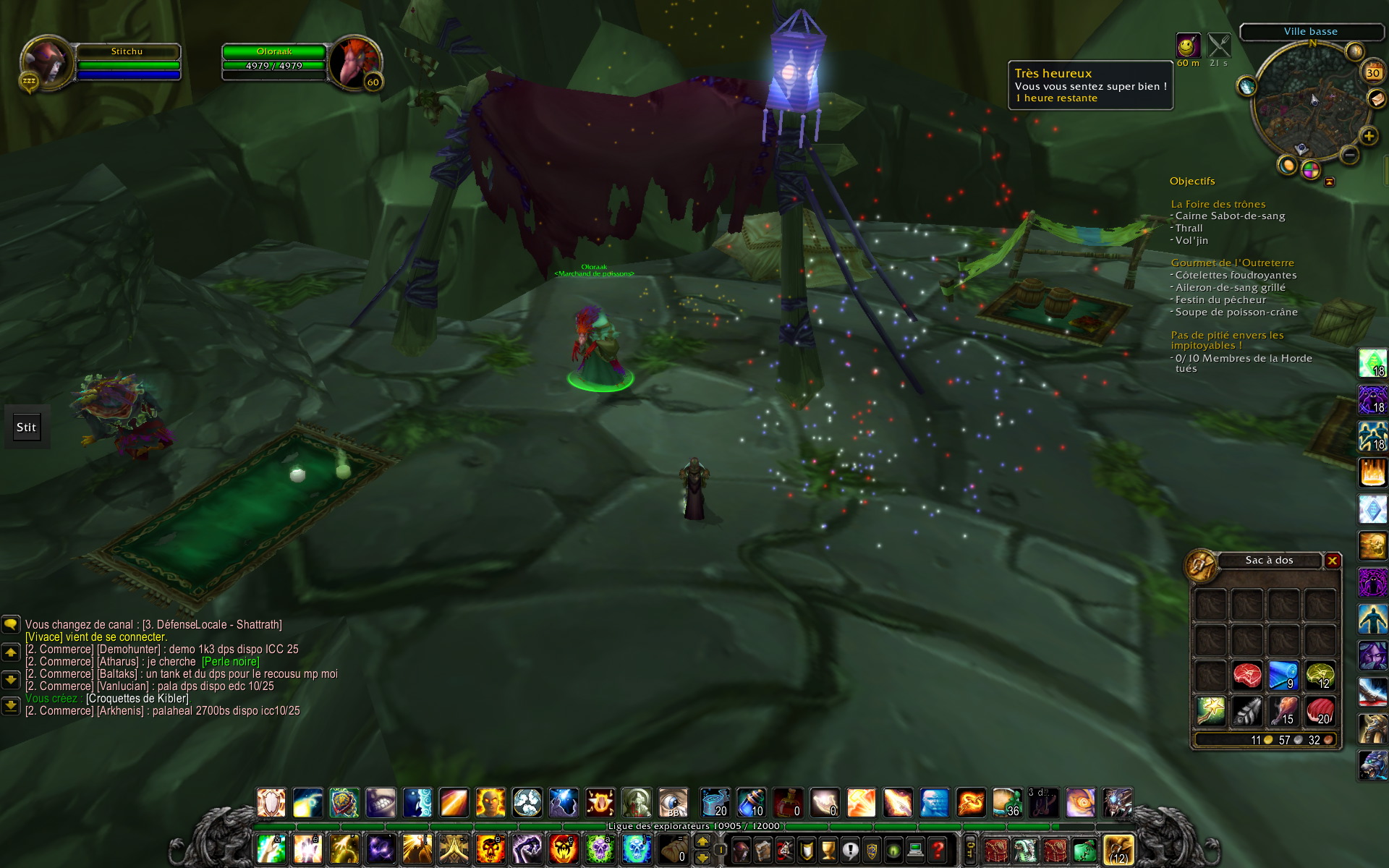Viewport: 1389px width, 868px height.
Task: Click Oloraak's target portrait
Action: [x=354, y=62]
